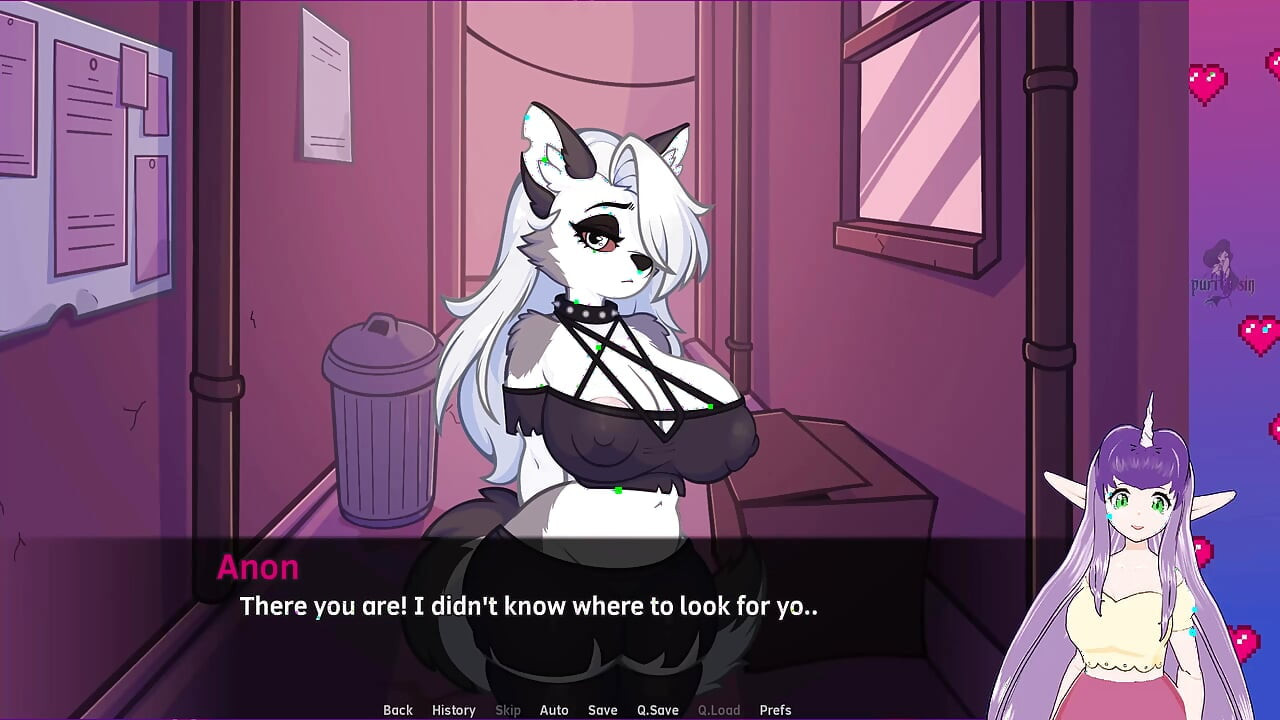
Task: Click Back to rewind dialogue
Action: [397, 710]
